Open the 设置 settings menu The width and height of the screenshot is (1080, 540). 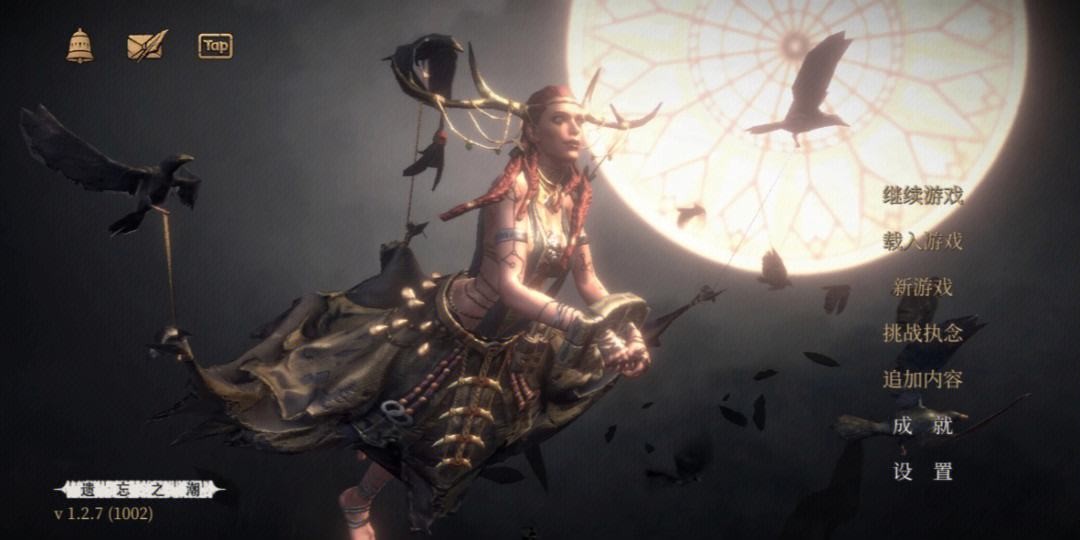point(922,472)
